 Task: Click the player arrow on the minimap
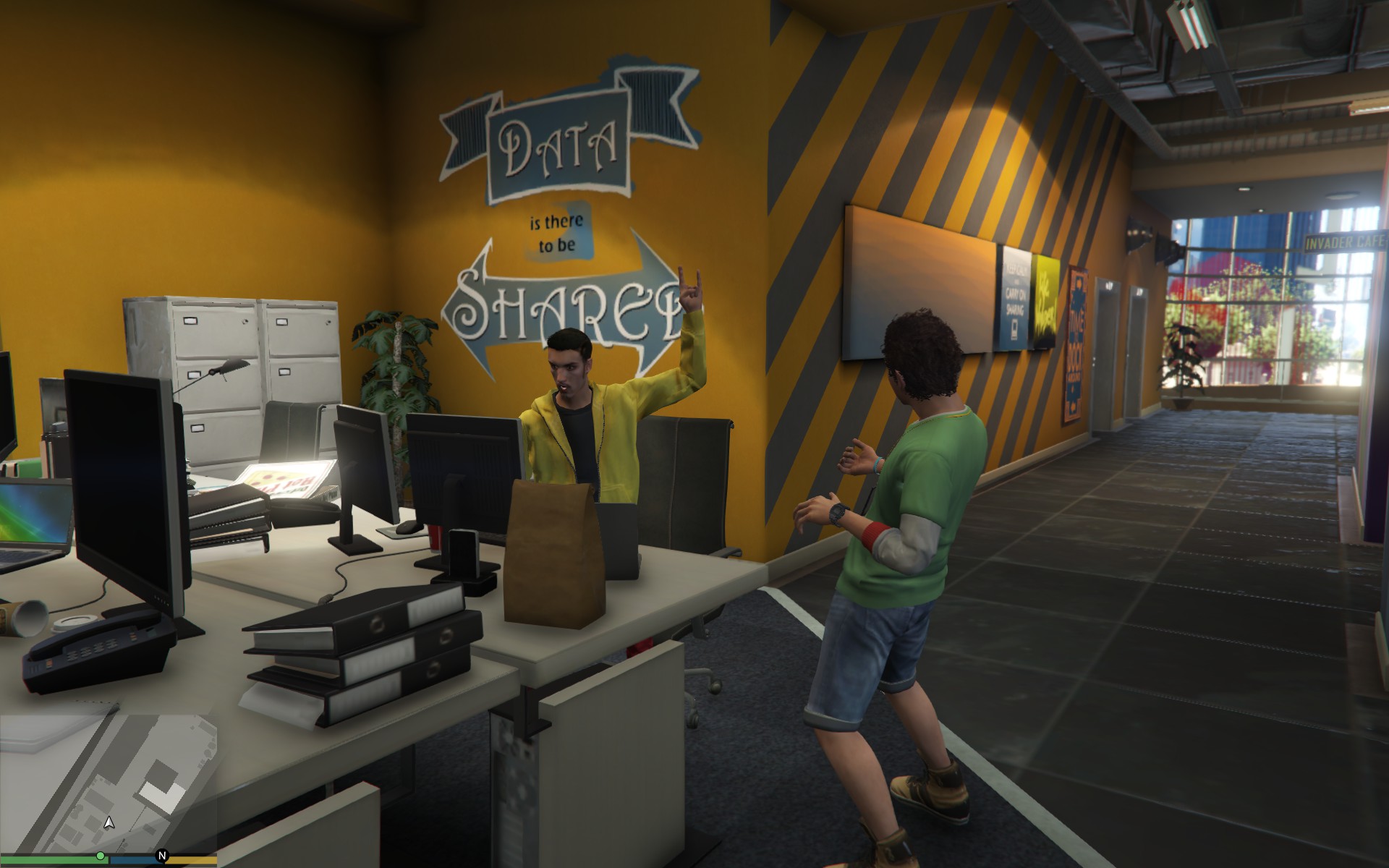(109, 822)
